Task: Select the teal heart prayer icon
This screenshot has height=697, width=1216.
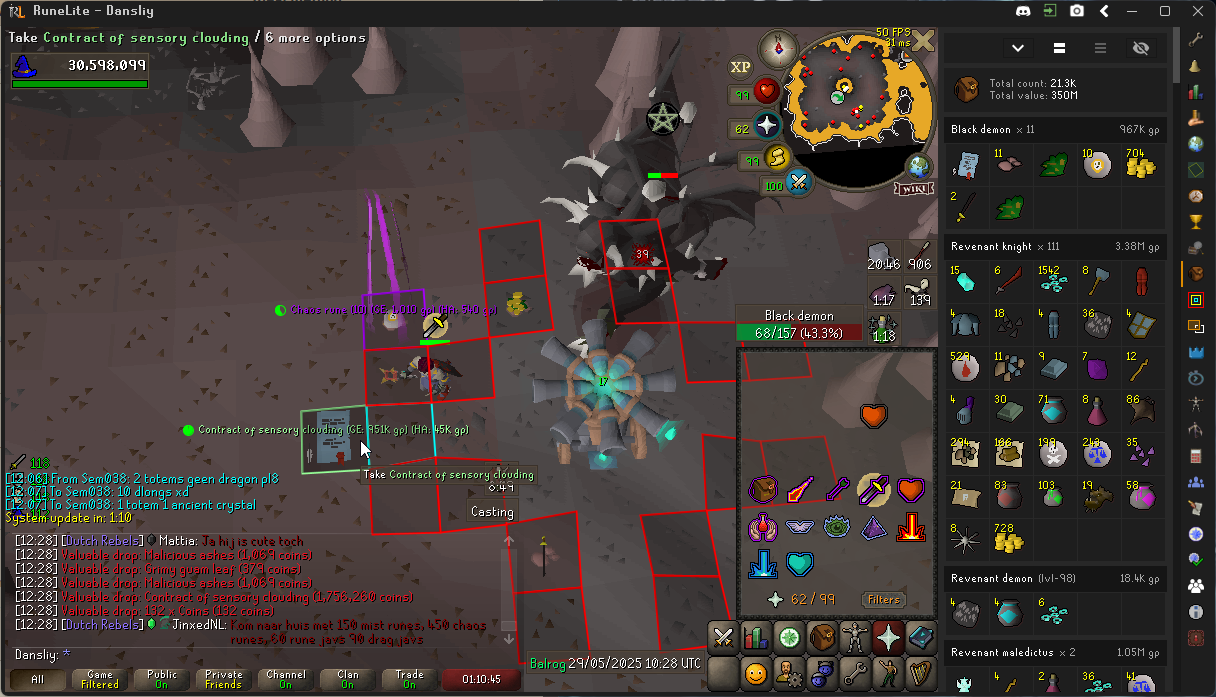Action: pyautogui.click(x=799, y=564)
